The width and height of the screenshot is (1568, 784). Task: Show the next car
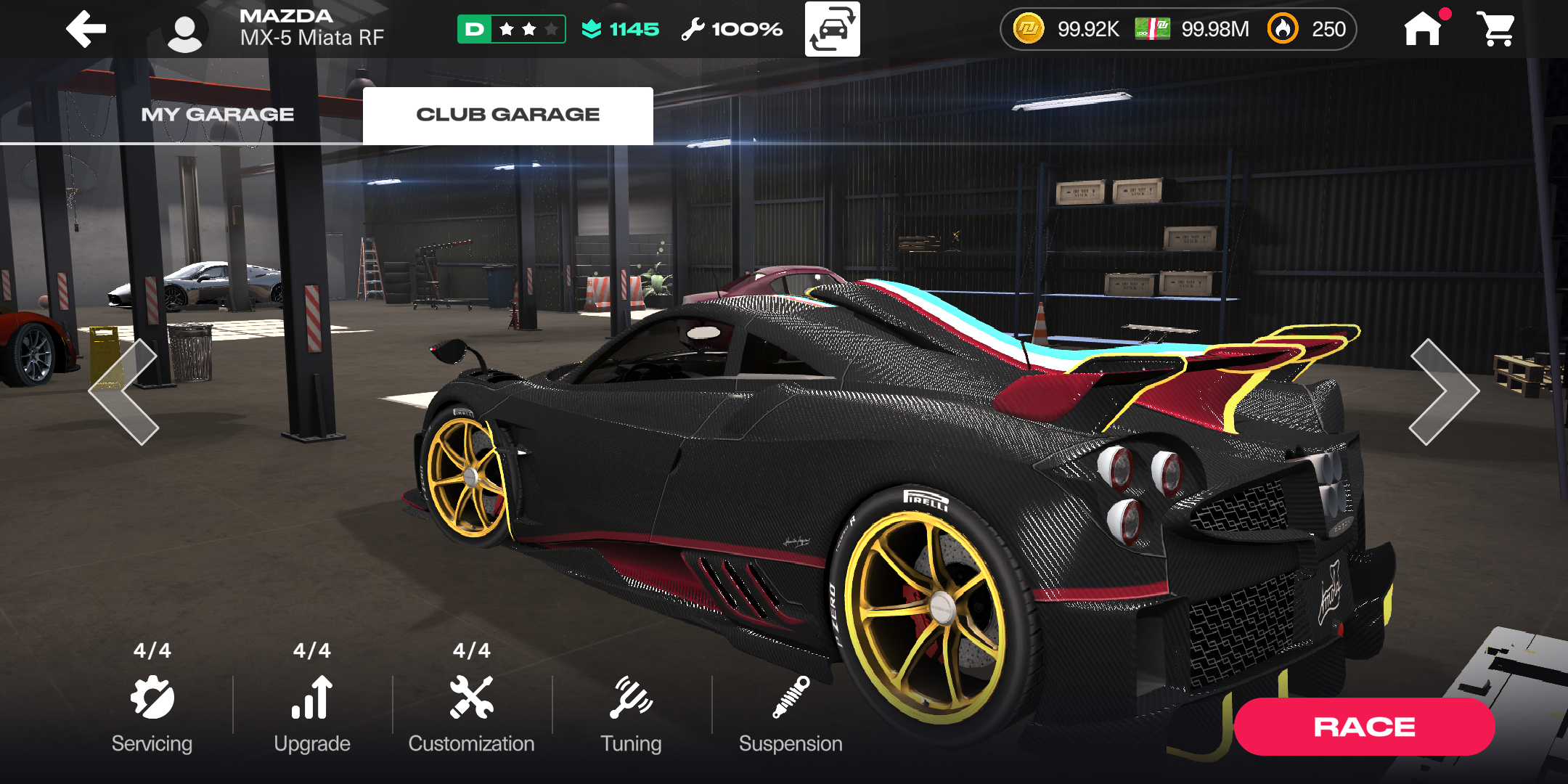1443,392
